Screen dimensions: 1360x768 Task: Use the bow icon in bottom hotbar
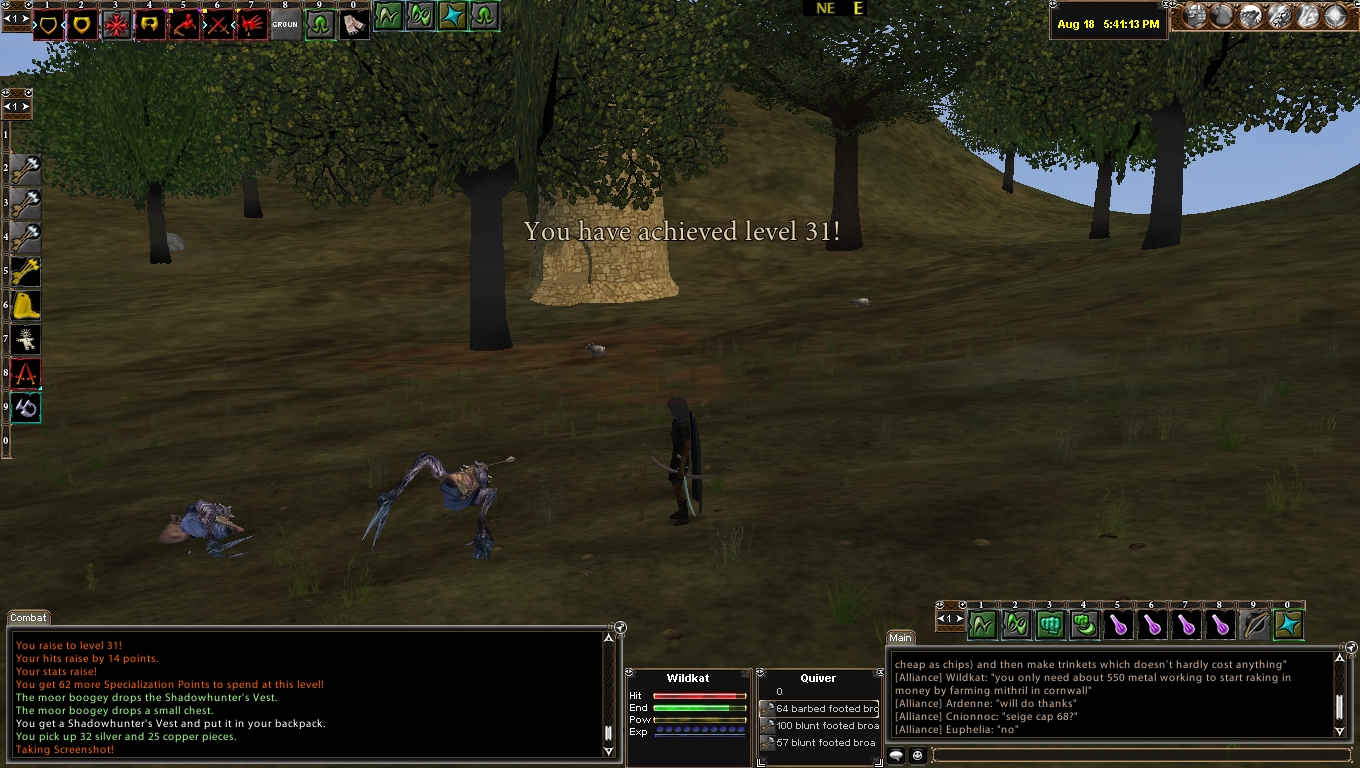[x=1255, y=625]
